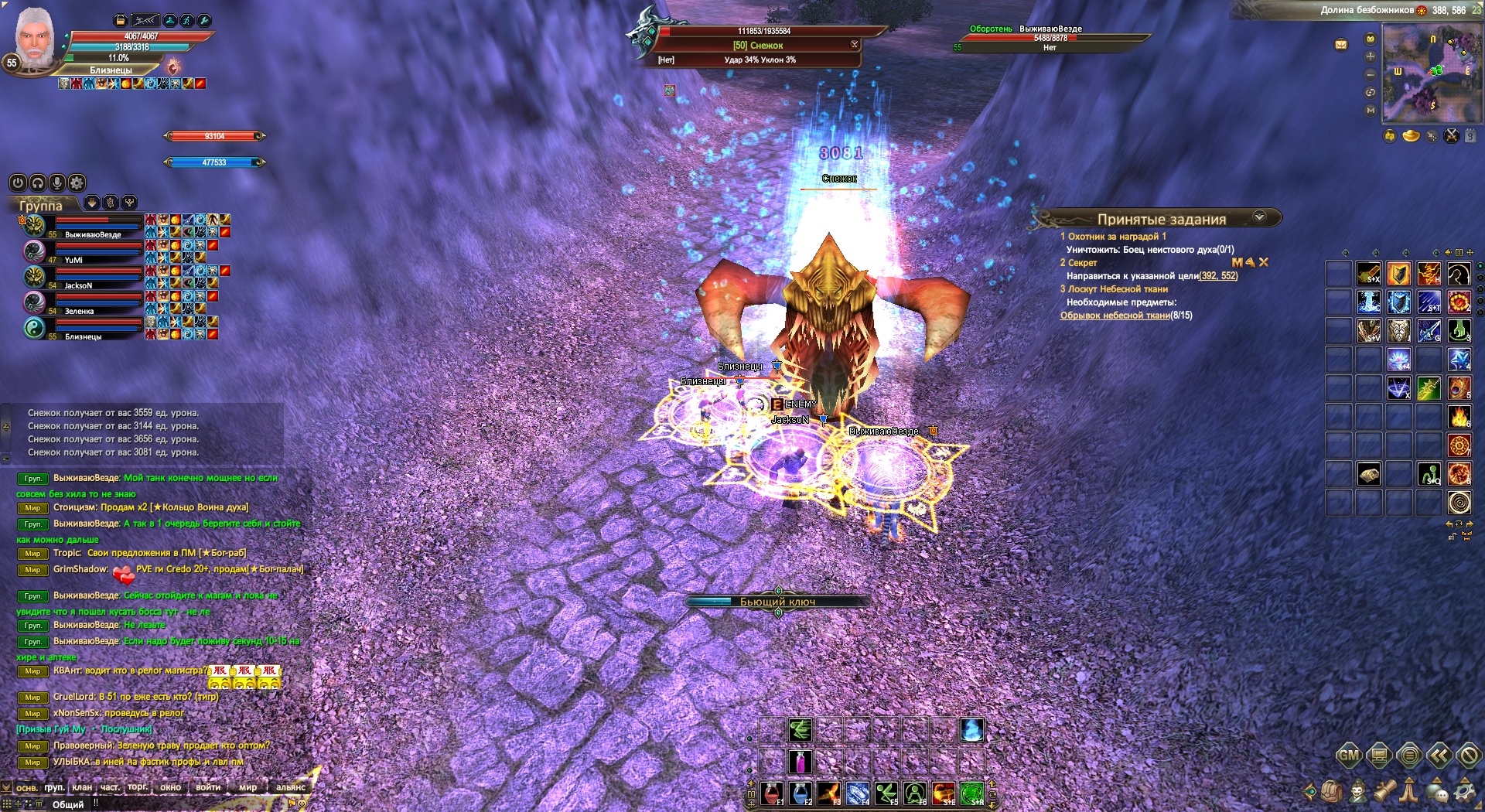1485x812 pixels.
Task: Open the backpack inventory icon
Action: [x=1332, y=791]
